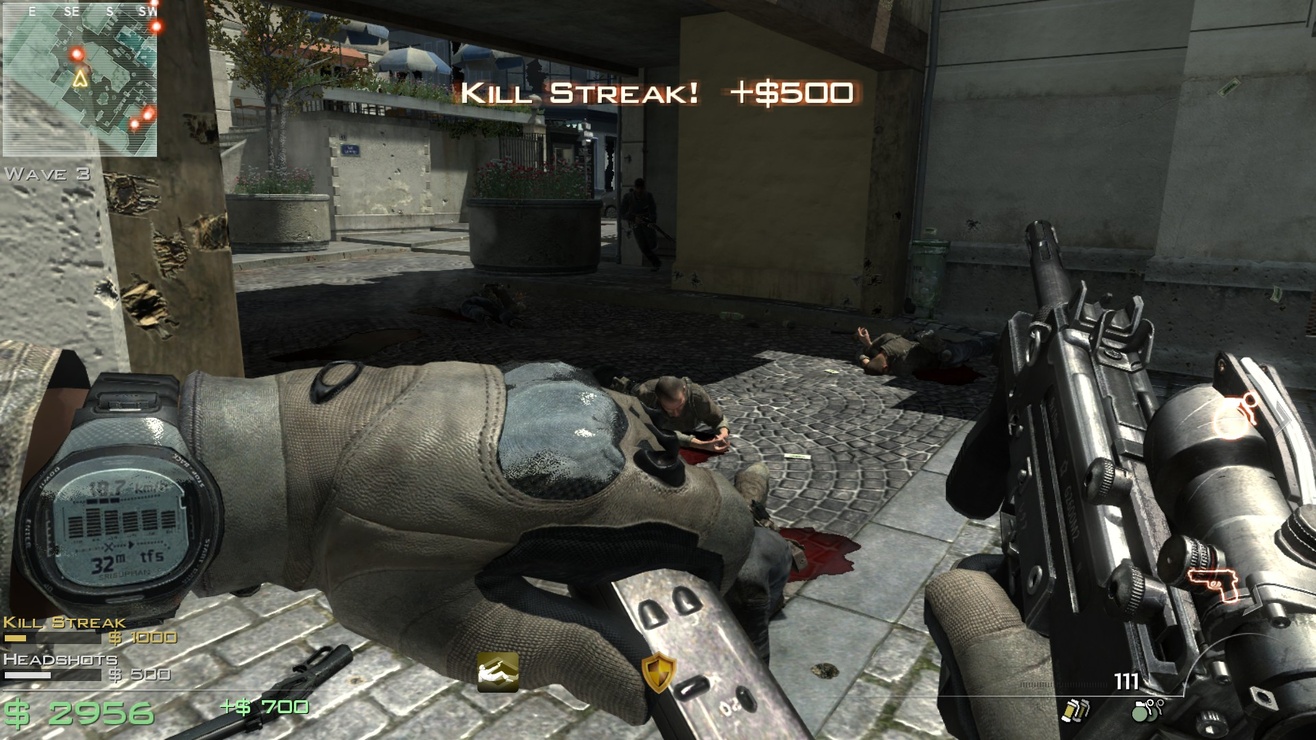Select the Sleight of Hand perk icon
This screenshot has height=740, width=1316.
point(497,672)
